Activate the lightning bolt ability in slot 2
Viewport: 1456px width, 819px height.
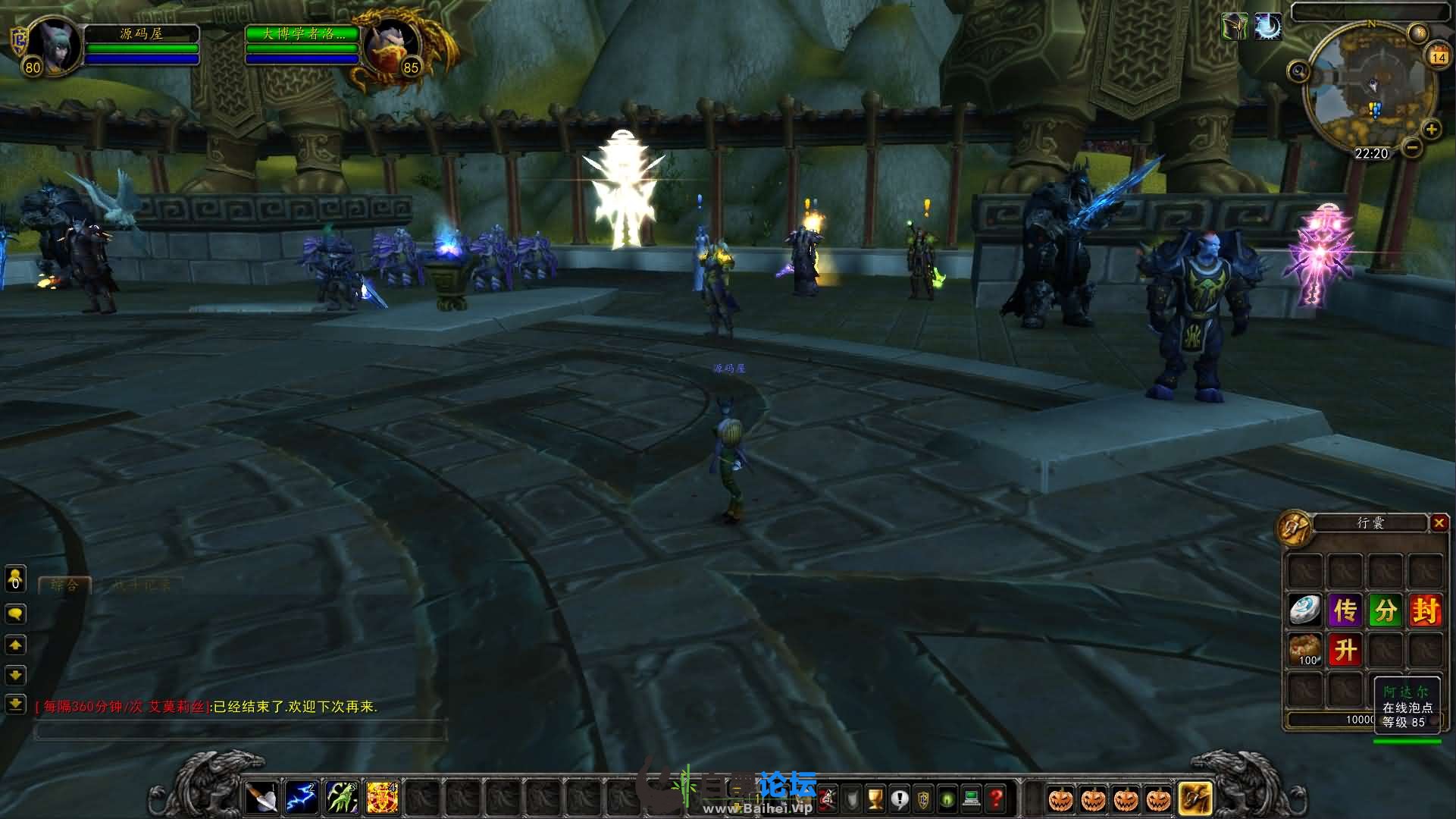[302, 799]
